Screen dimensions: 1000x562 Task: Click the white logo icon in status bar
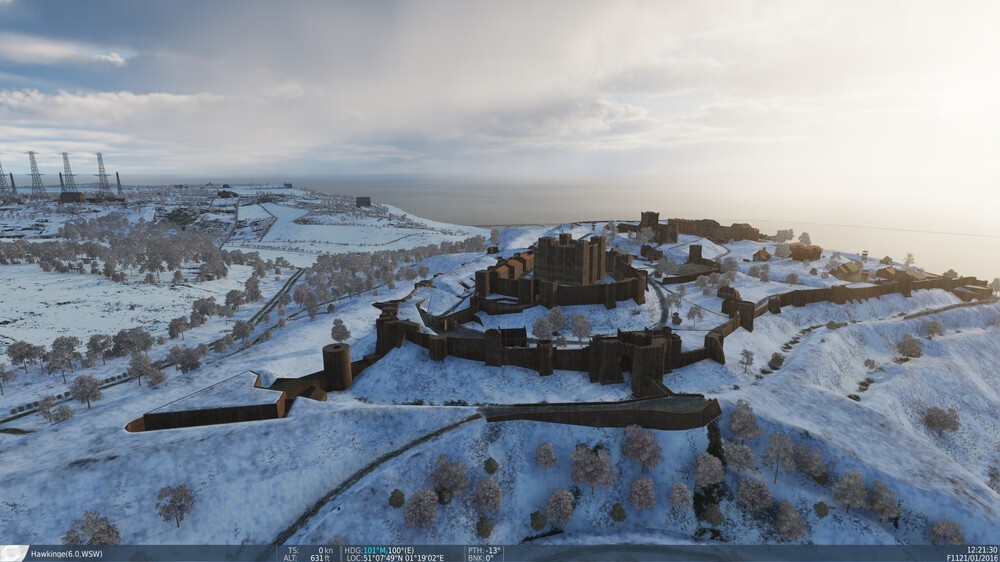(13, 553)
